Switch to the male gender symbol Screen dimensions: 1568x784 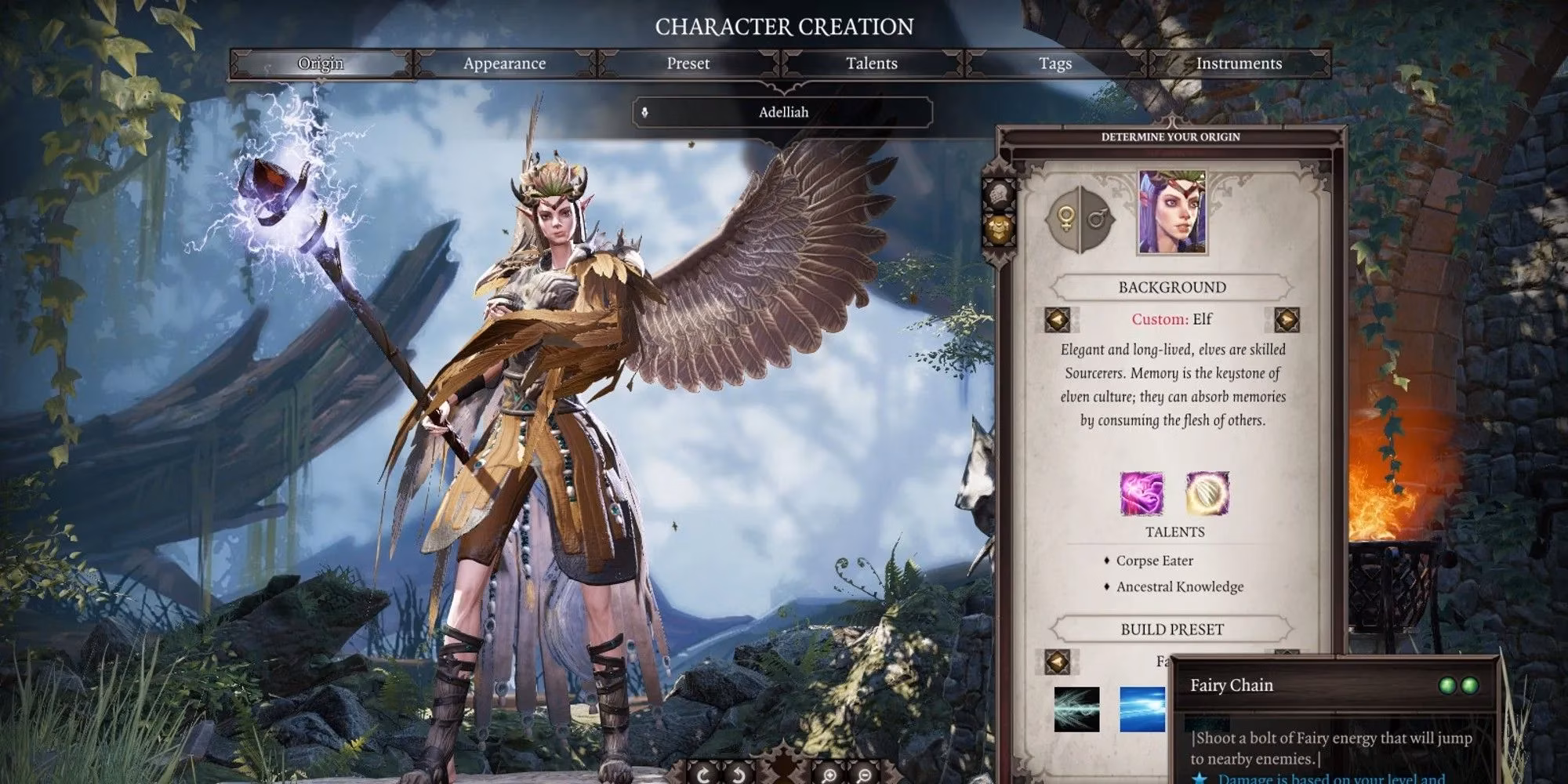pyautogui.click(x=1097, y=218)
